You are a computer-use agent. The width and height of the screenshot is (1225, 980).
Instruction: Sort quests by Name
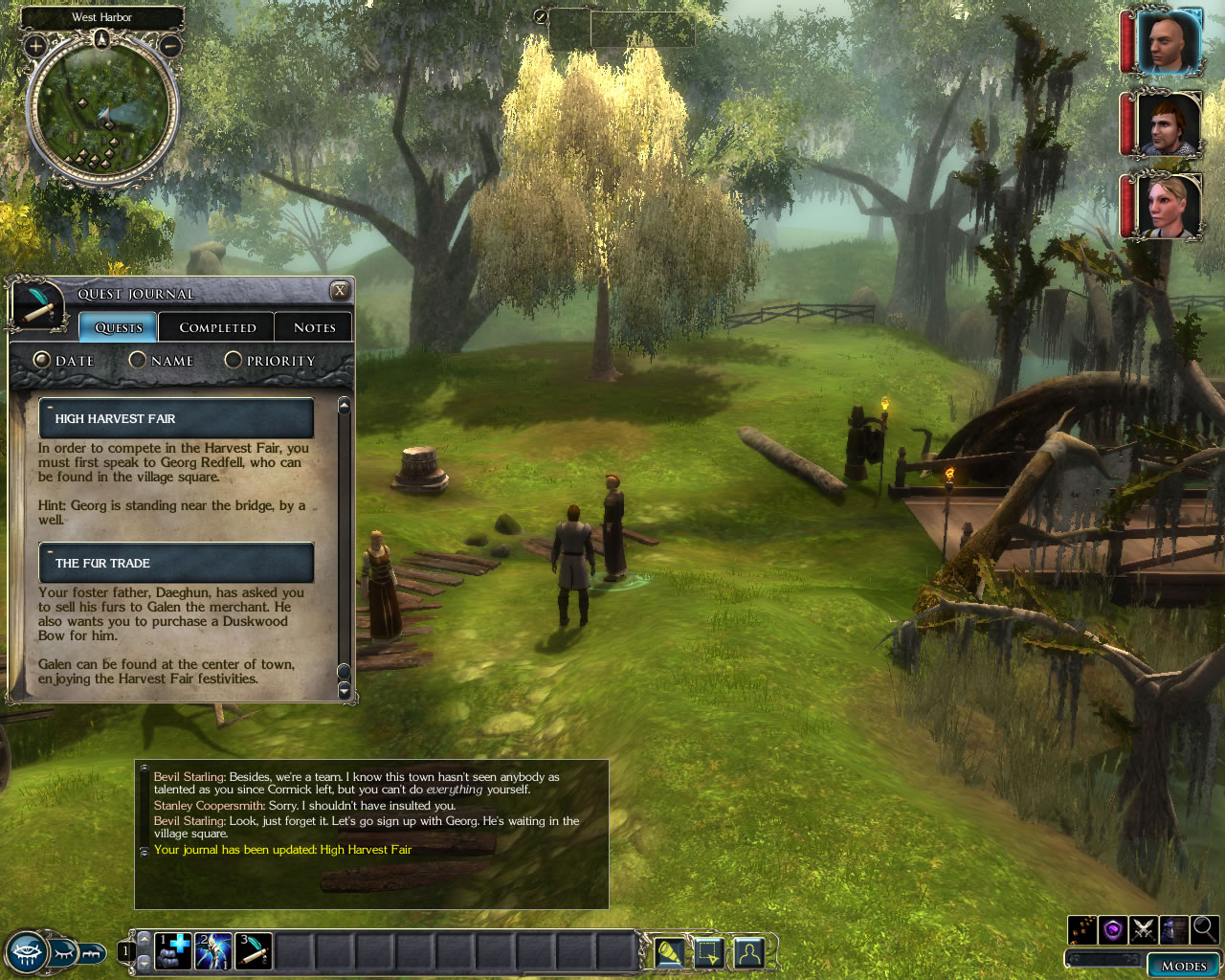pos(138,360)
